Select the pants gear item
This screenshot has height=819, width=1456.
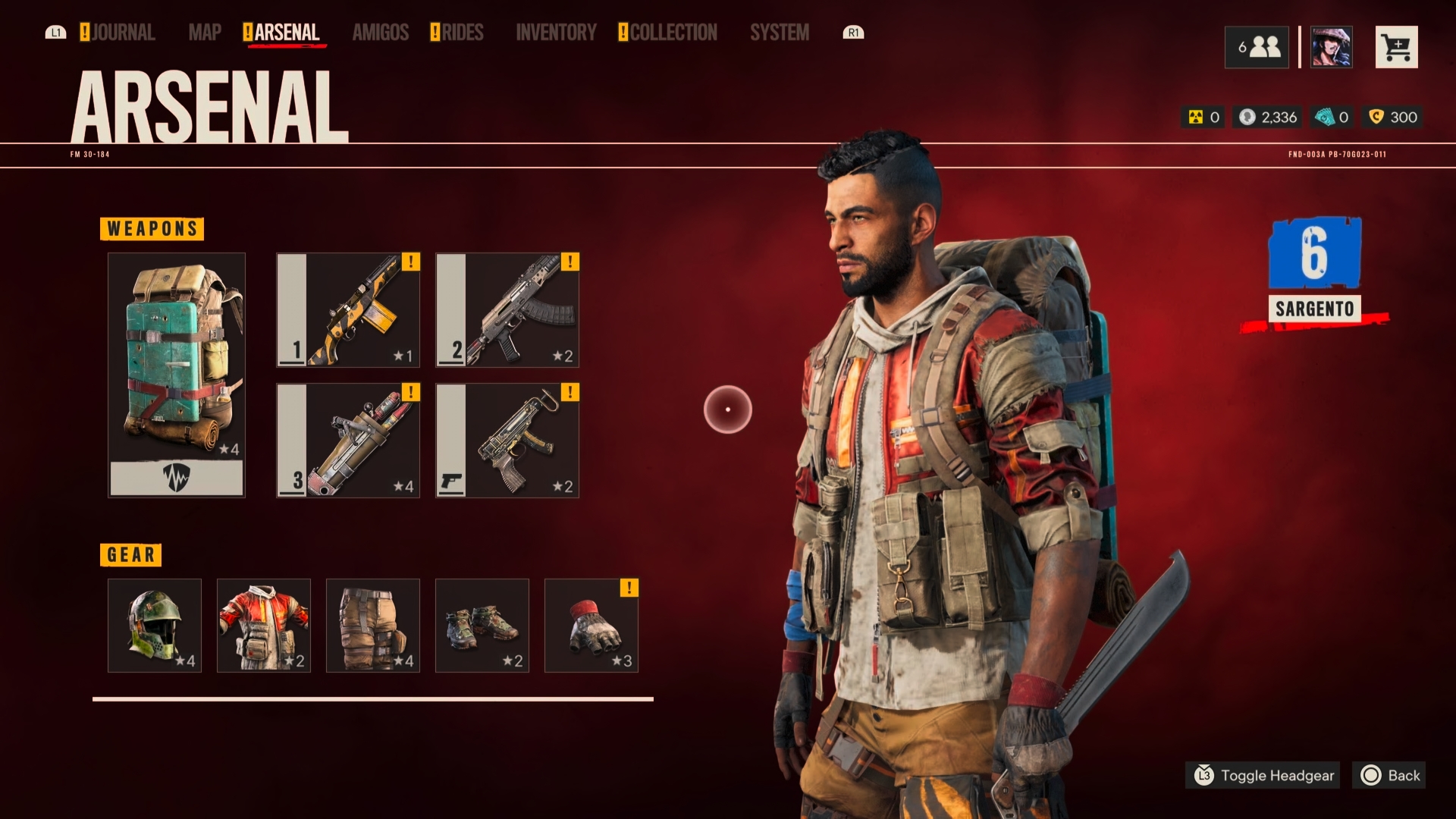(373, 626)
